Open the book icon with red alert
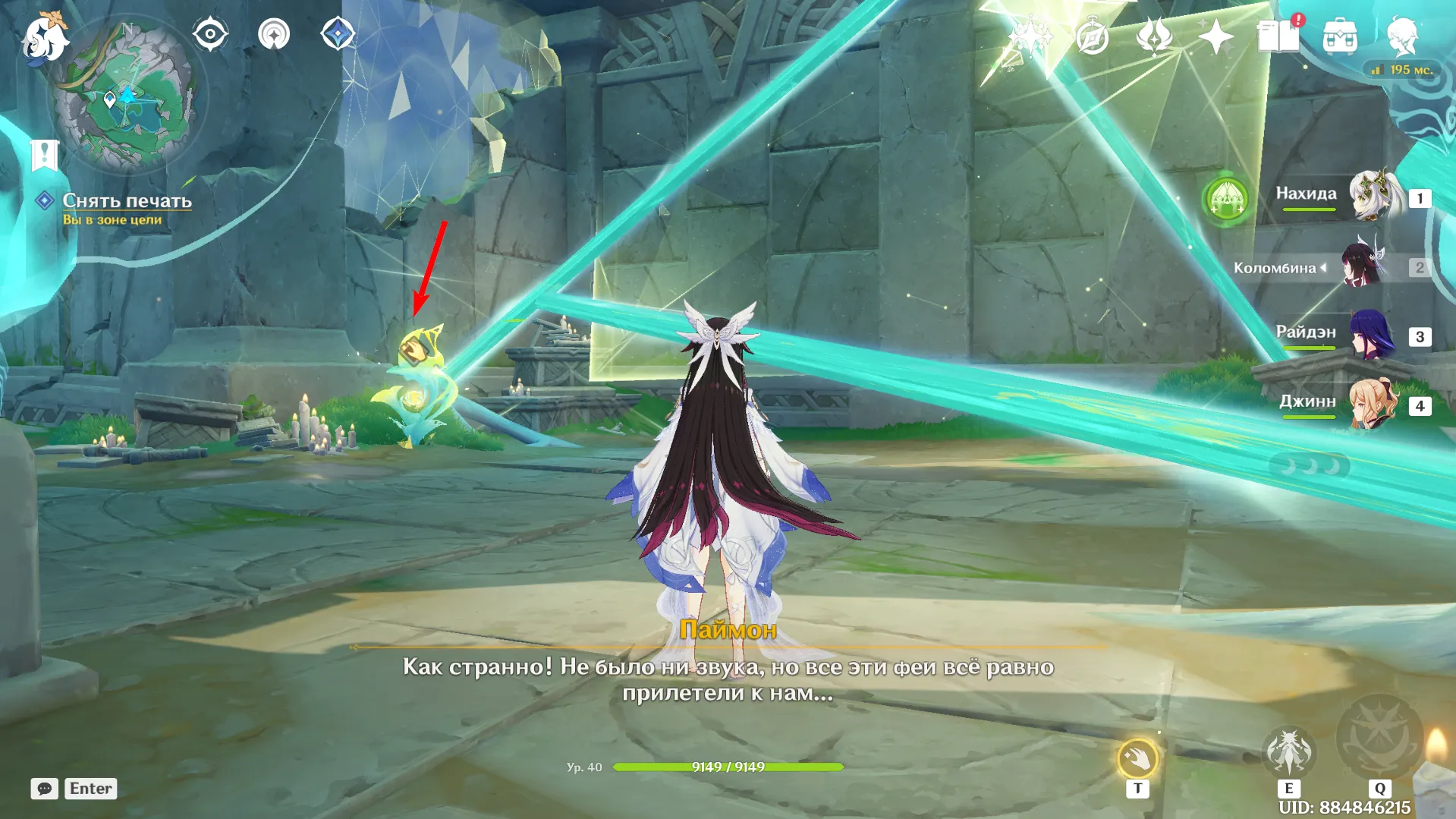Image resolution: width=1456 pixels, height=819 pixels. [1279, 36]
